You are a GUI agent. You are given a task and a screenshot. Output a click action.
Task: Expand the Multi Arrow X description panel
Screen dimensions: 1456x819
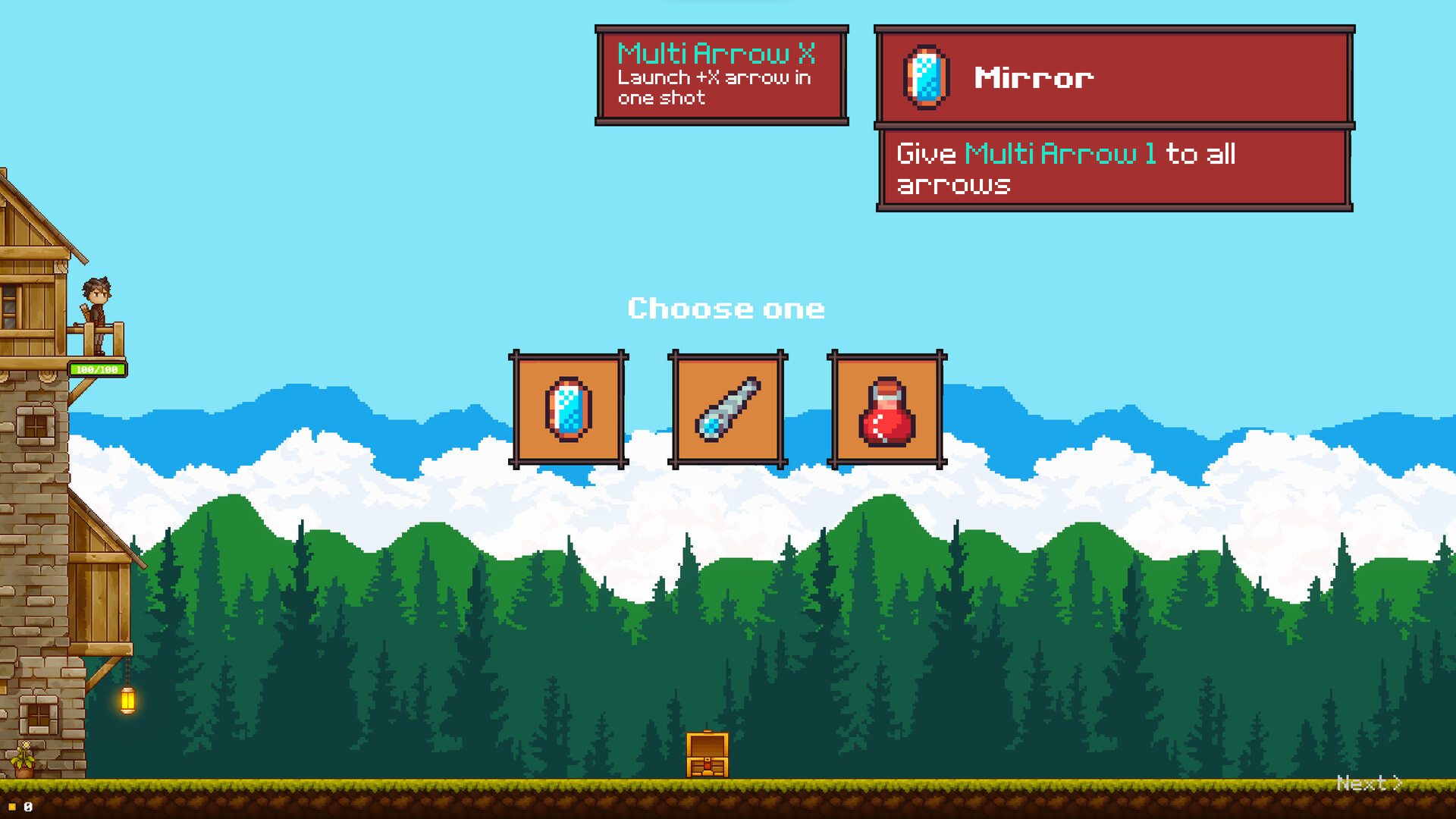point(721,73)
